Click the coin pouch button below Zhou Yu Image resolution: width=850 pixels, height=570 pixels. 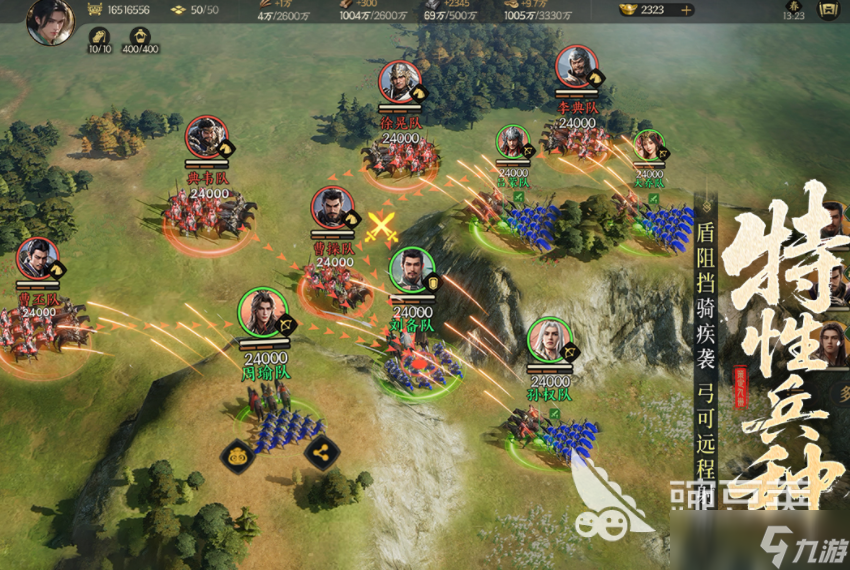click(x=237, y=455)
